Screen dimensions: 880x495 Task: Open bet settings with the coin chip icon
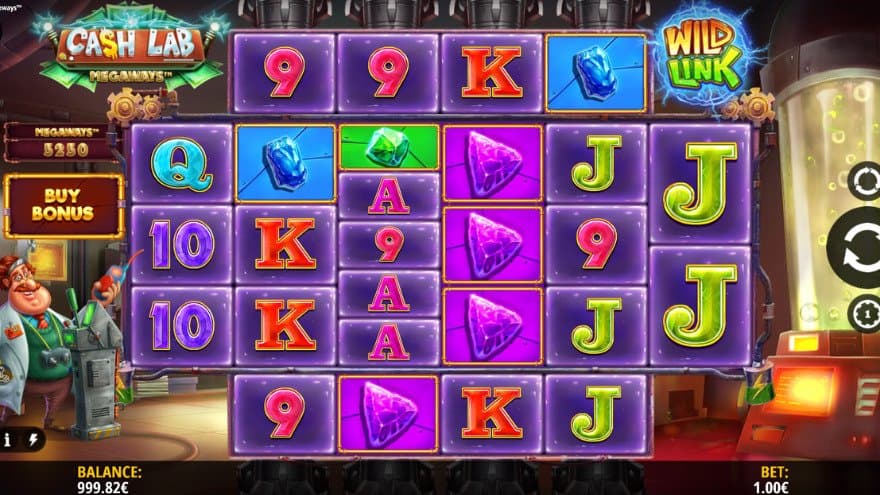click(864, 315)
